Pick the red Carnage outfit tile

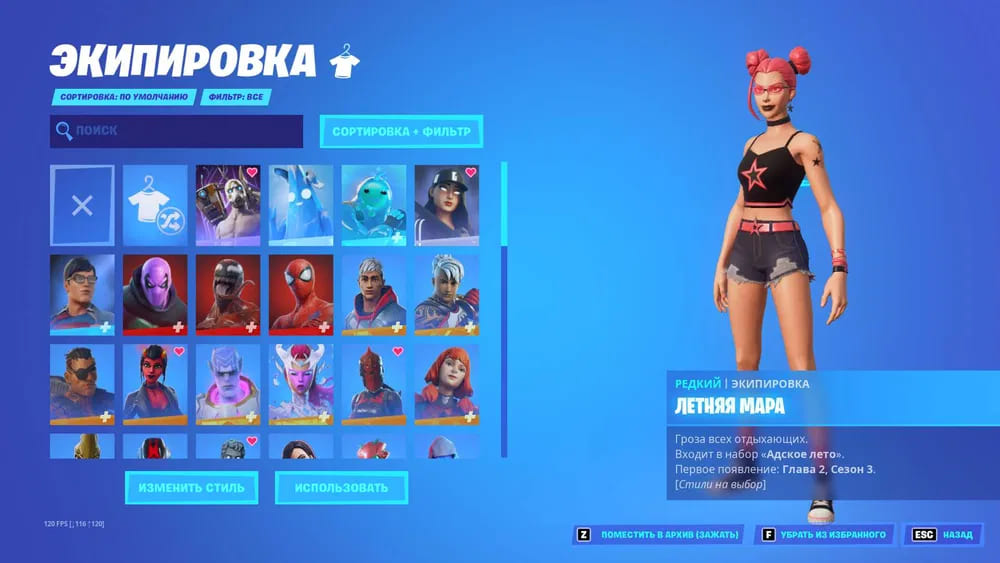pos(228,294)
